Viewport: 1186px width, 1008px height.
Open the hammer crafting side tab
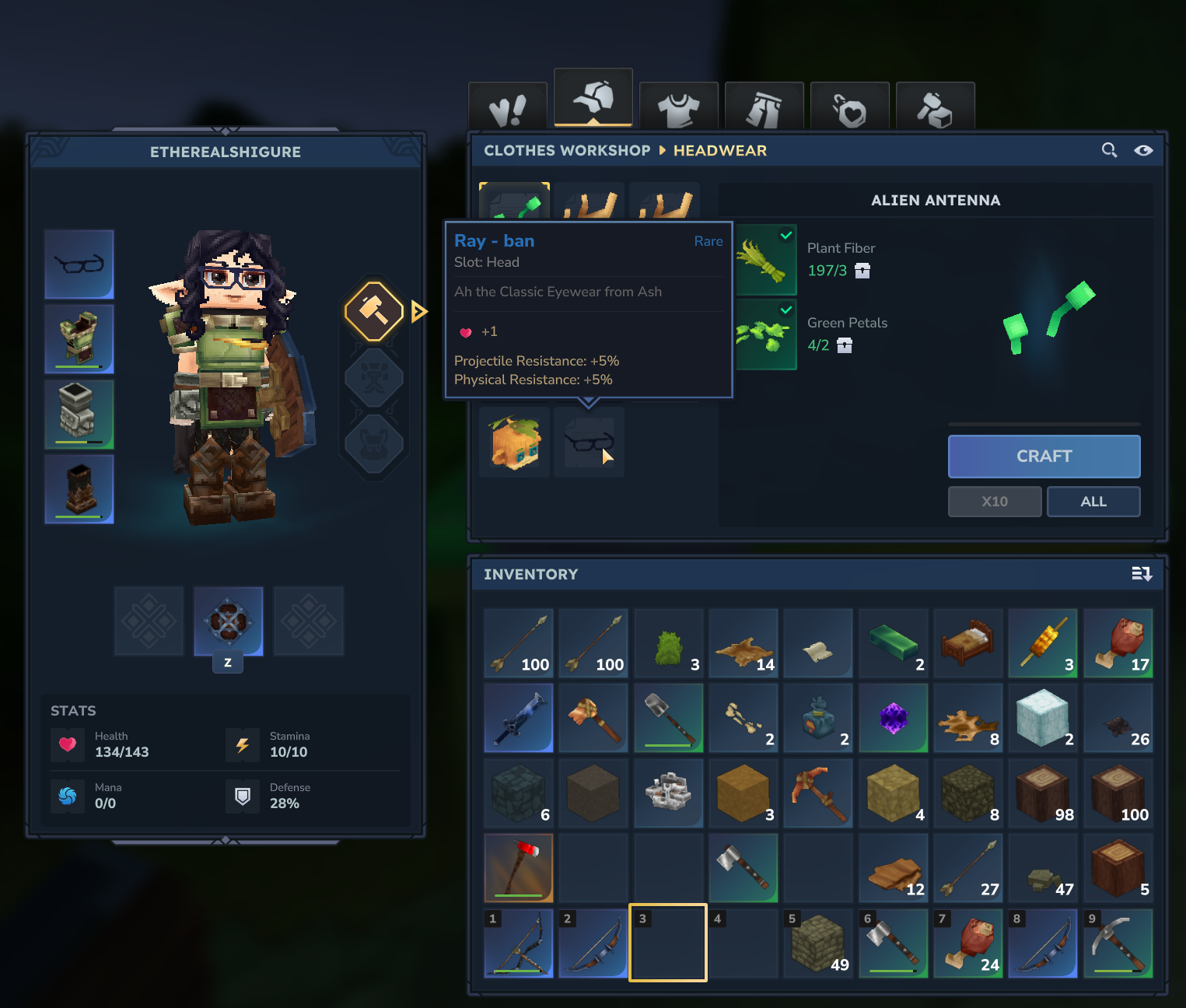374,312
